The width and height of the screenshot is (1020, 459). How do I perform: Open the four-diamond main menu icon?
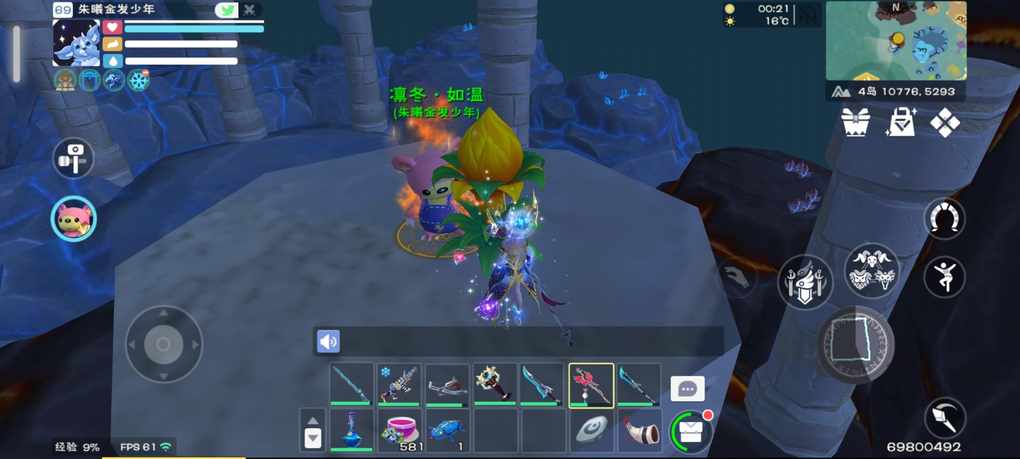945,122
